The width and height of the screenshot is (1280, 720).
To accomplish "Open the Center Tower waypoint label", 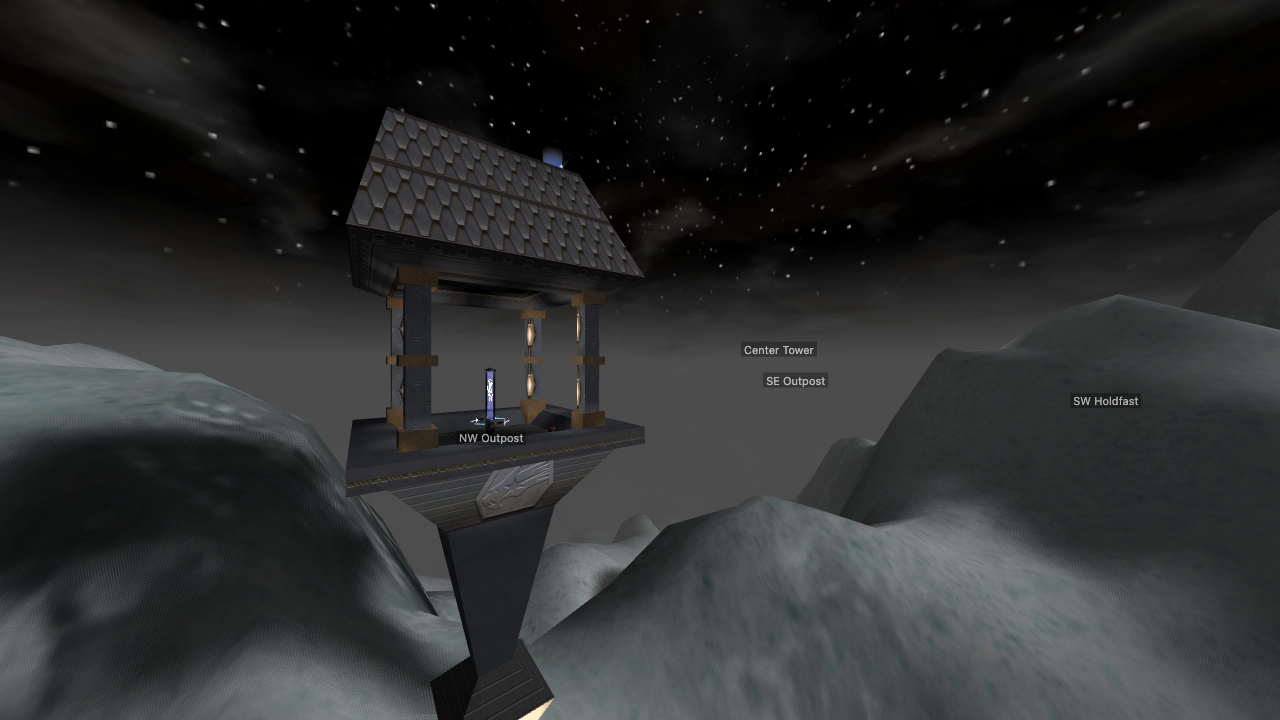I will tap(778, 350).
